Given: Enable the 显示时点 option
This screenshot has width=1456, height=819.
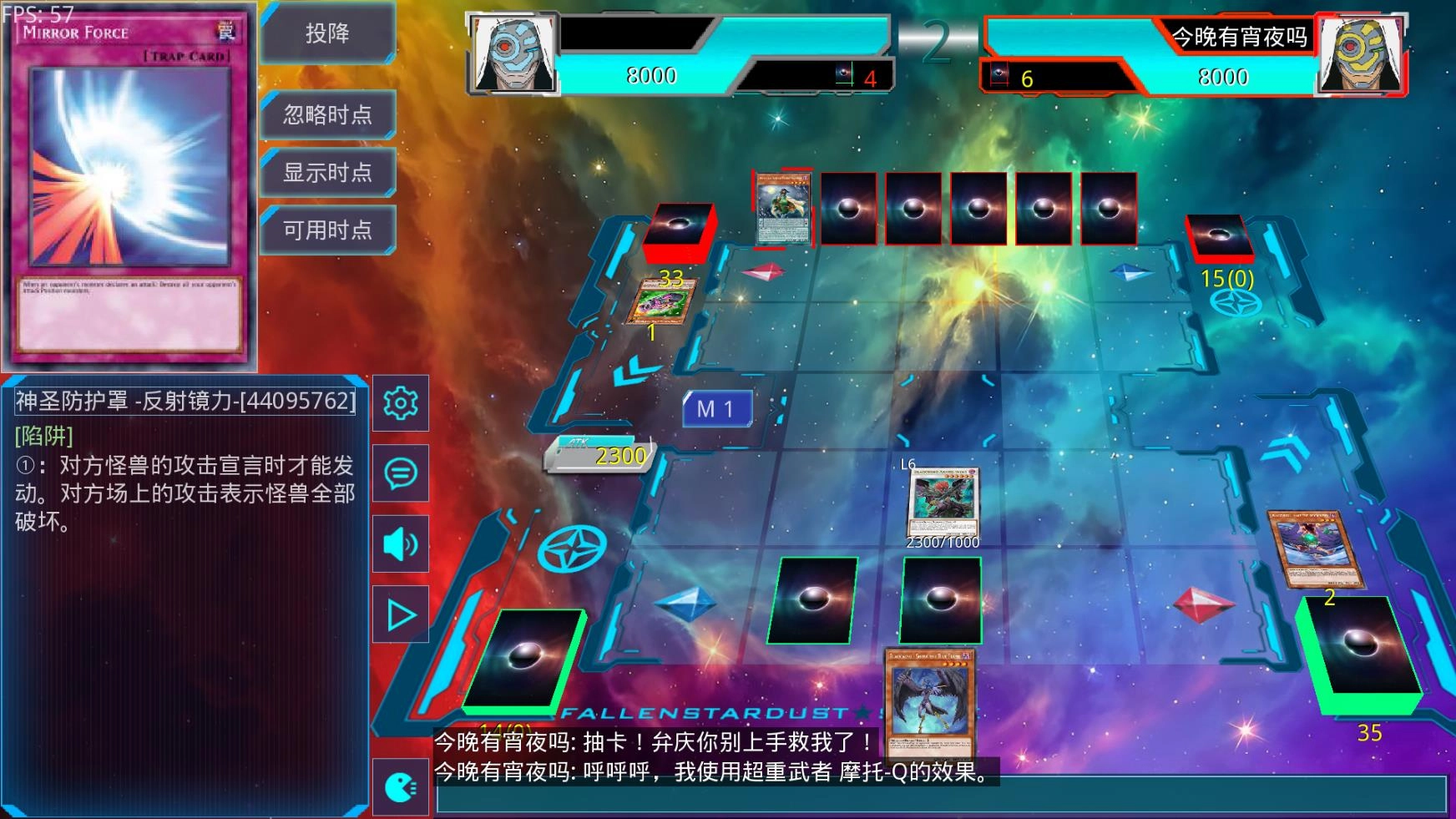Looking at the screenshot, I should [327, 172].
